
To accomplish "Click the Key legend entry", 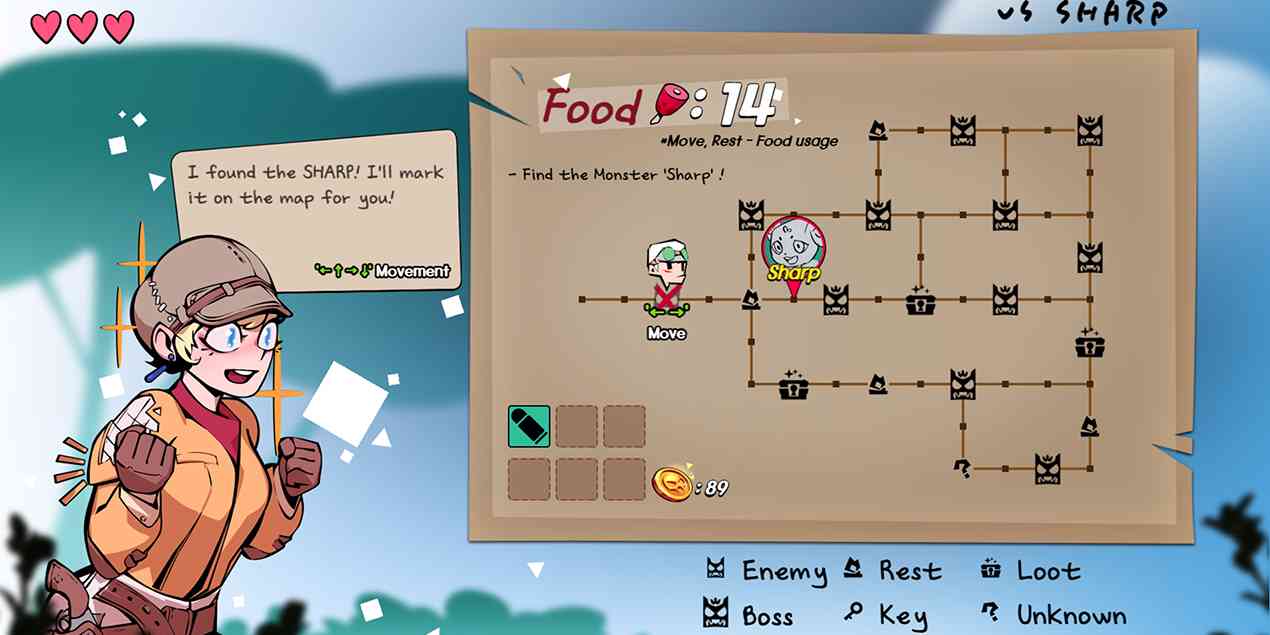I will point(887,615).
